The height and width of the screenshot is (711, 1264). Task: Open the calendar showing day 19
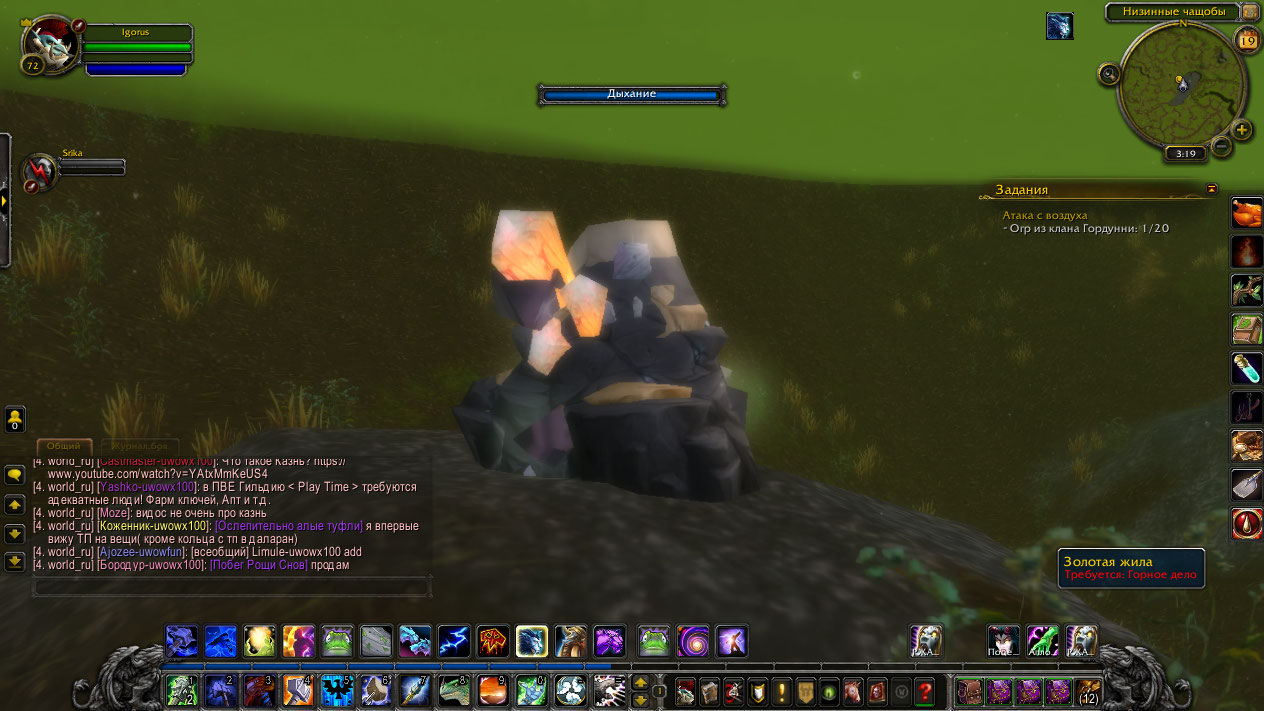tap(1247, 41)
